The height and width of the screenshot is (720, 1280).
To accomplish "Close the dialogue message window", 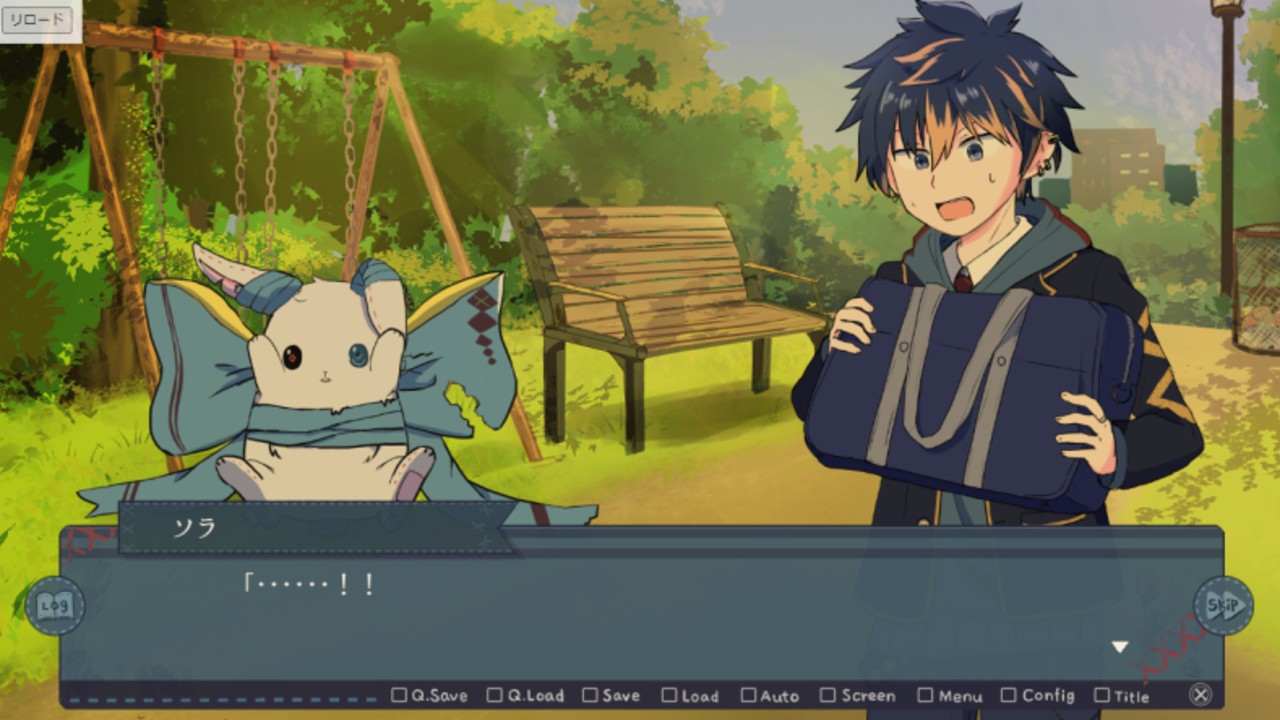I will pos(1201,694).
